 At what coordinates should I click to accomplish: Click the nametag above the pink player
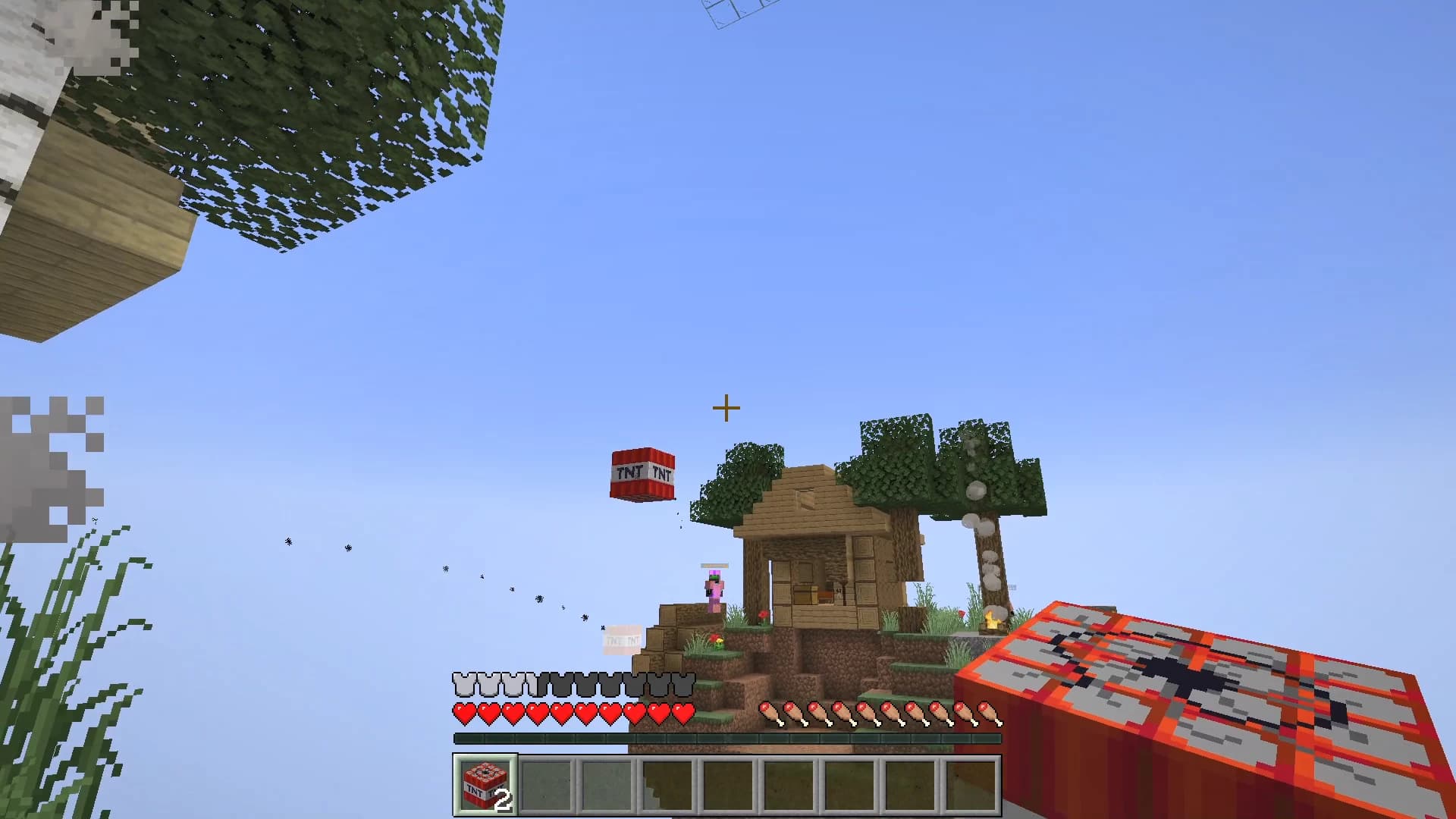coord(714,566)
